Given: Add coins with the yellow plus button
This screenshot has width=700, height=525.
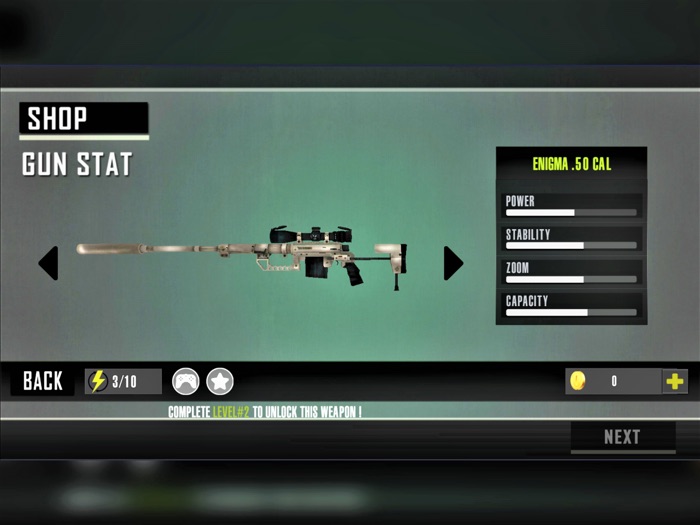Looking at the screenshot, I should point(675,381).
